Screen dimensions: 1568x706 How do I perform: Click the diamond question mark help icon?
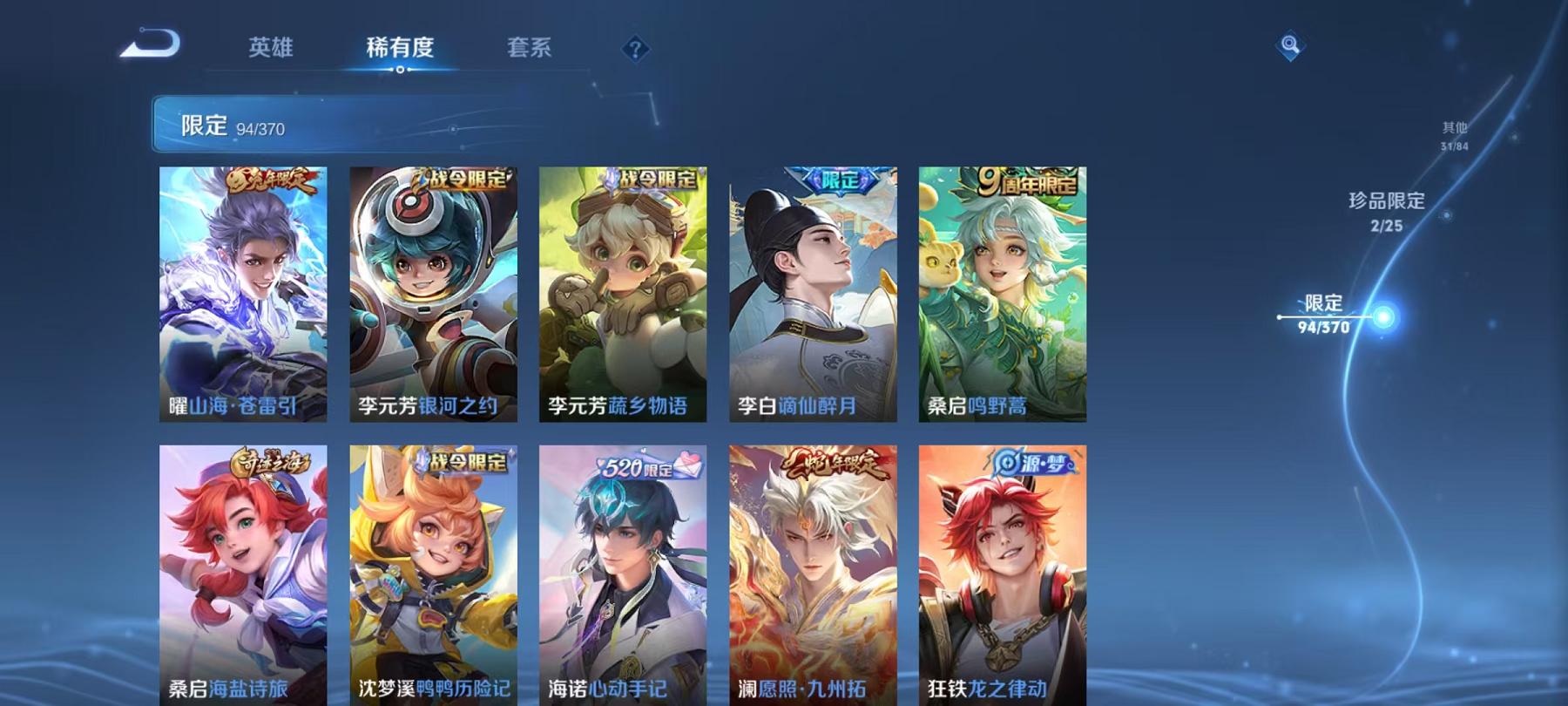[x=637, y=50]
